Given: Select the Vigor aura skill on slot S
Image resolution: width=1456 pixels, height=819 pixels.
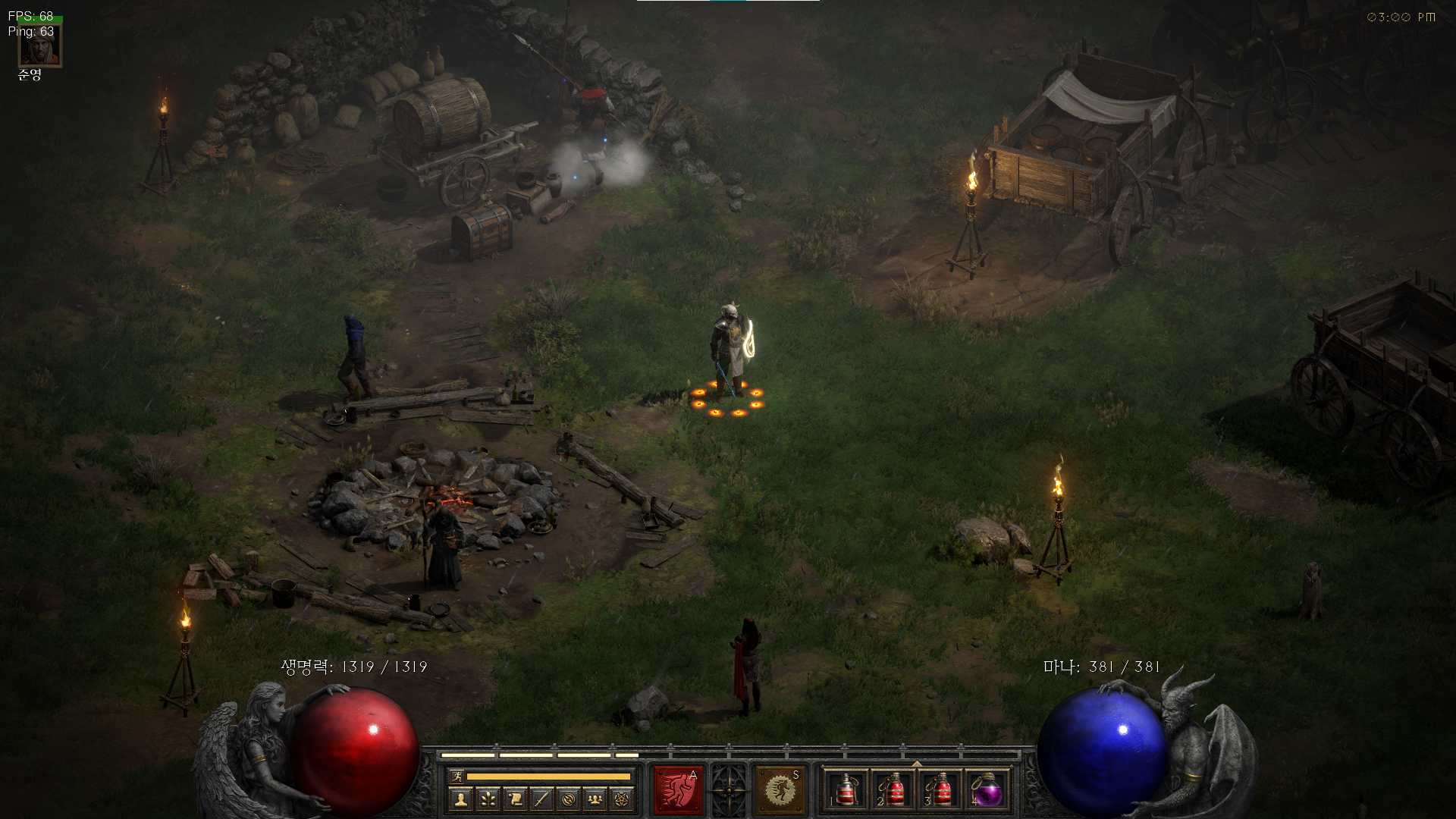Looking at the screenshot, I should point(780,790).
